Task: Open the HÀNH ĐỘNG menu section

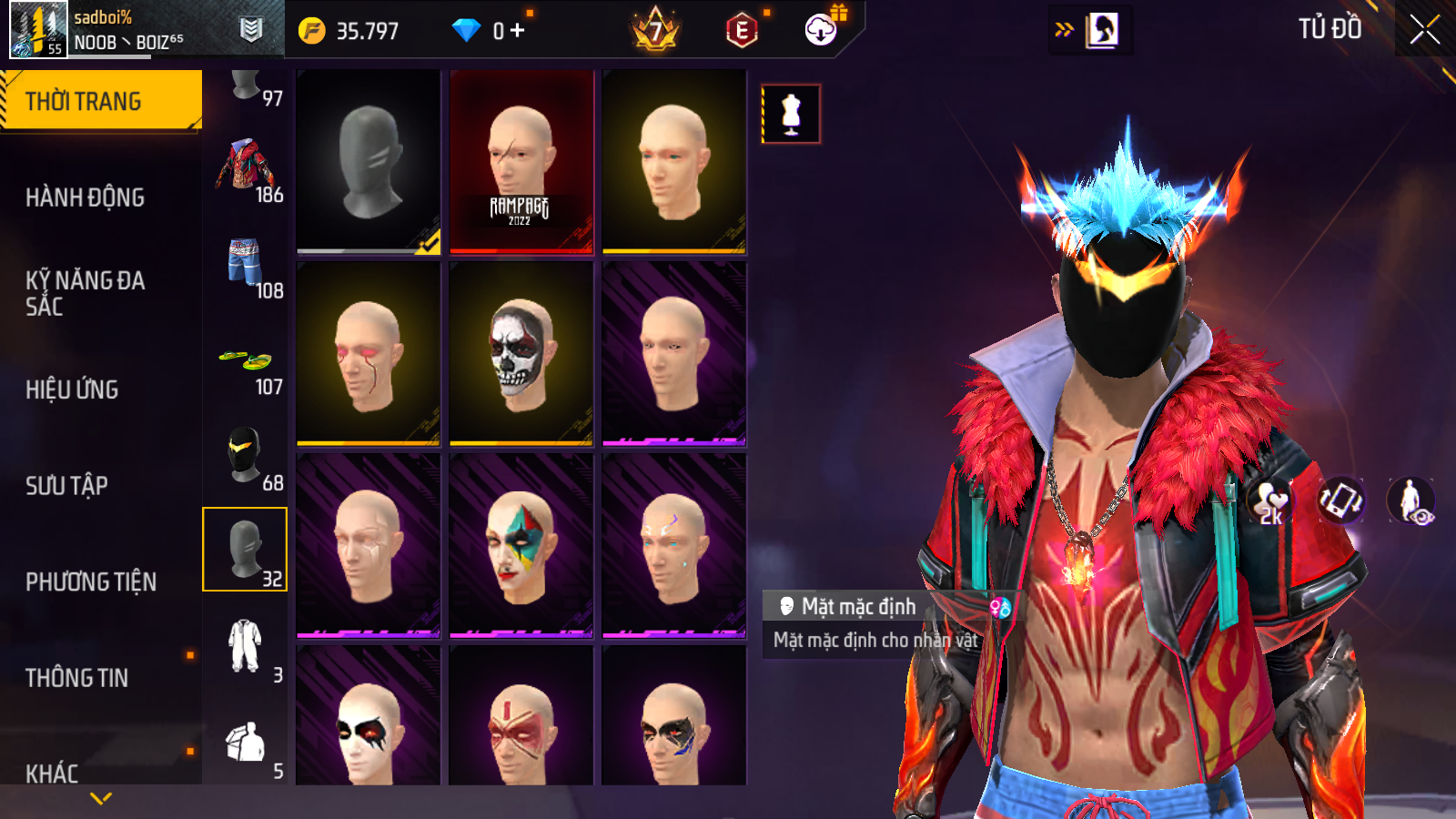Action: (x=85, y=197)
